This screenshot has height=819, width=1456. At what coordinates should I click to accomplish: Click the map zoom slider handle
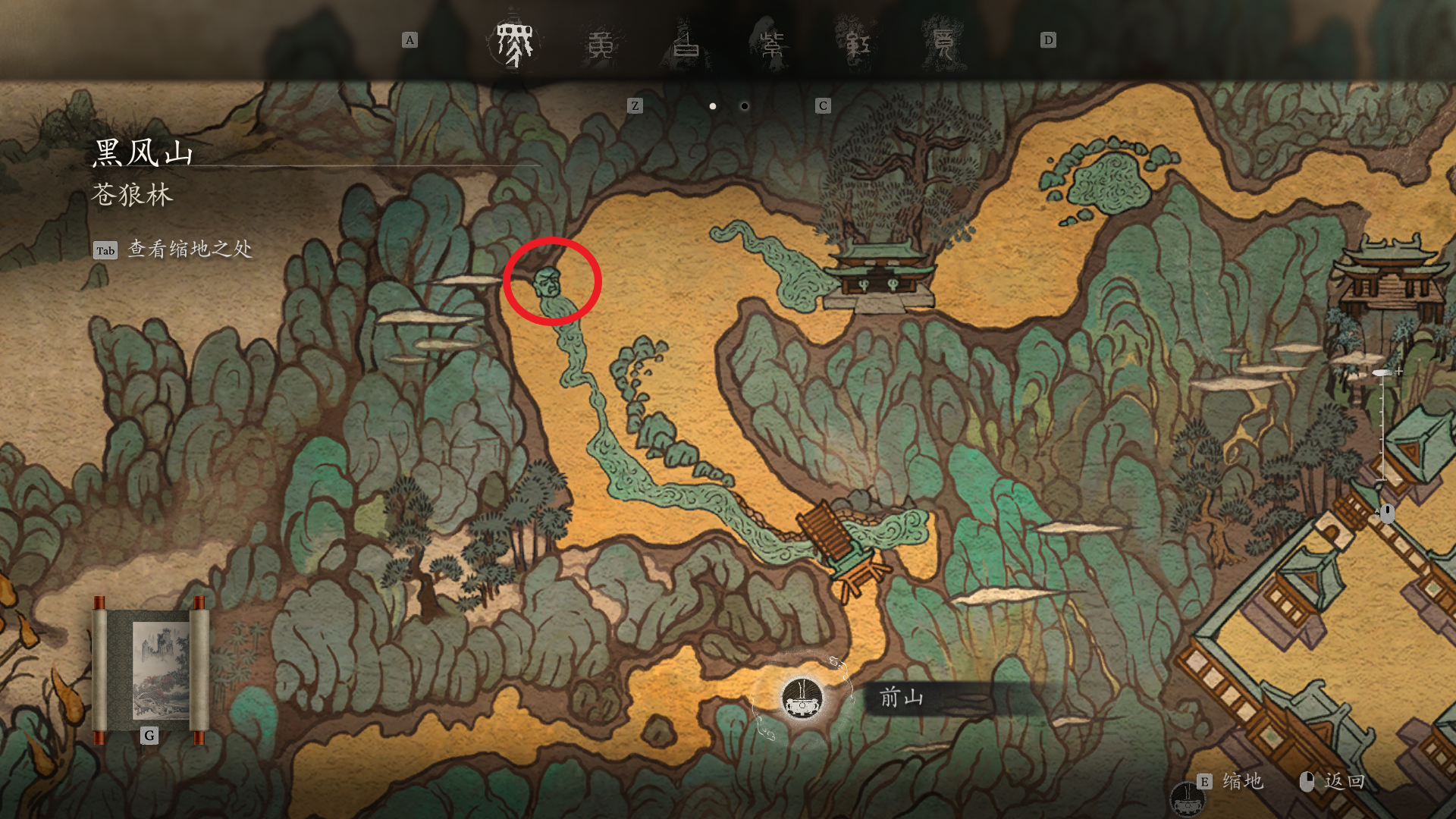(x=1382, y=373)
